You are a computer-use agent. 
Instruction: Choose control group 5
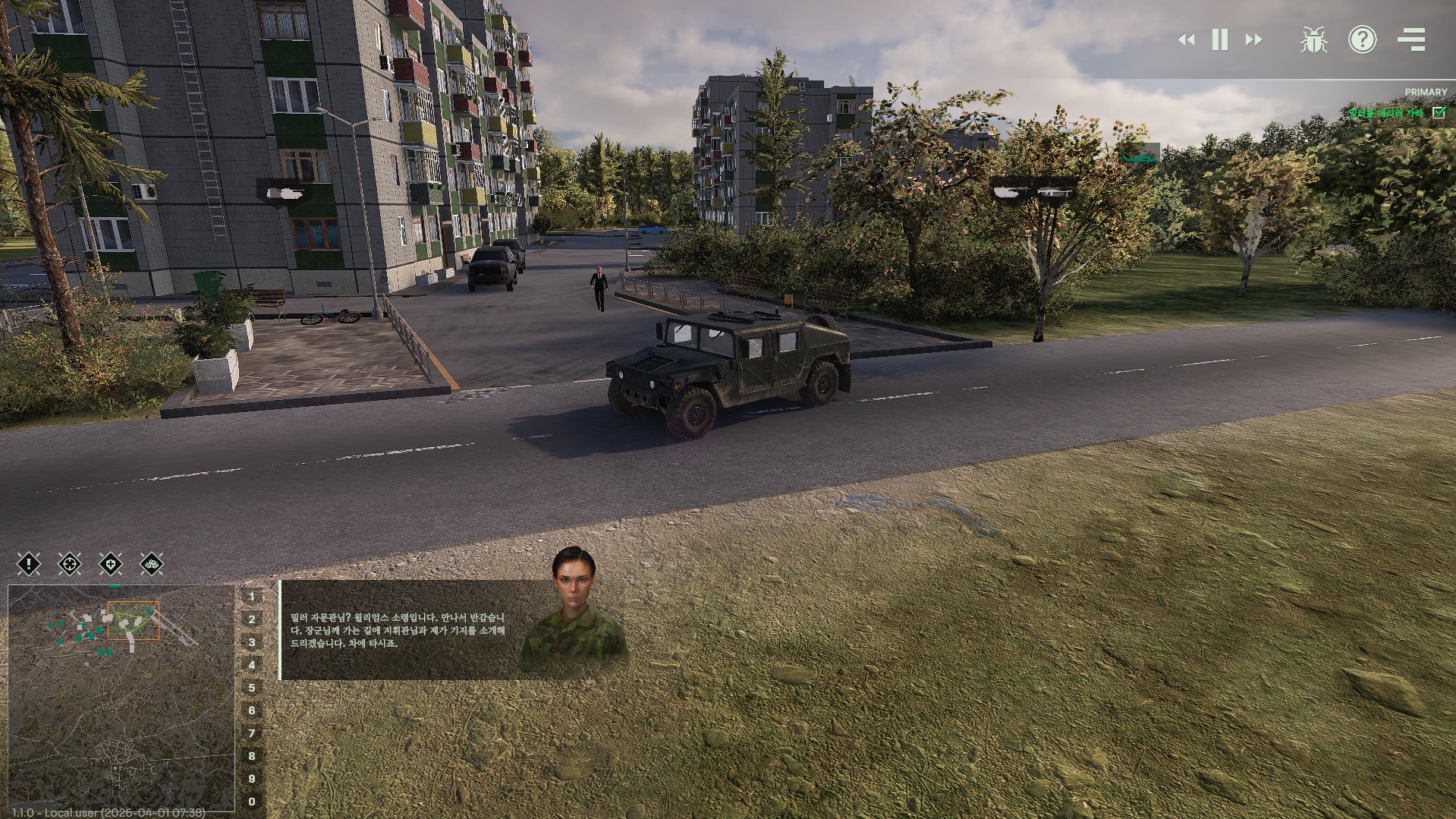point(252,688)
